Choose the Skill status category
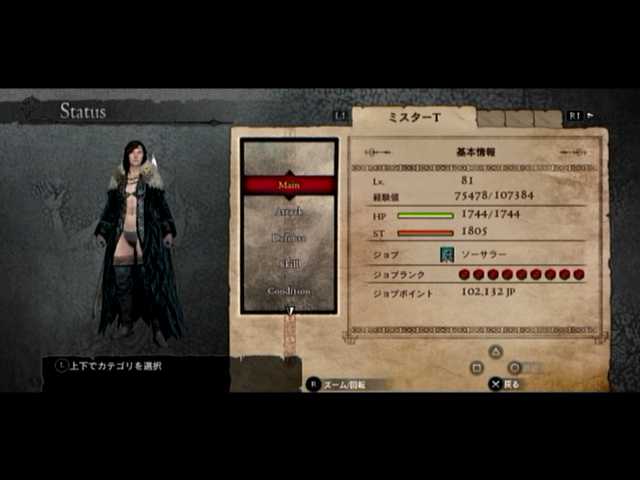This screenshot has height=480, width=640. pyautogui.click(x=289, y=264)
